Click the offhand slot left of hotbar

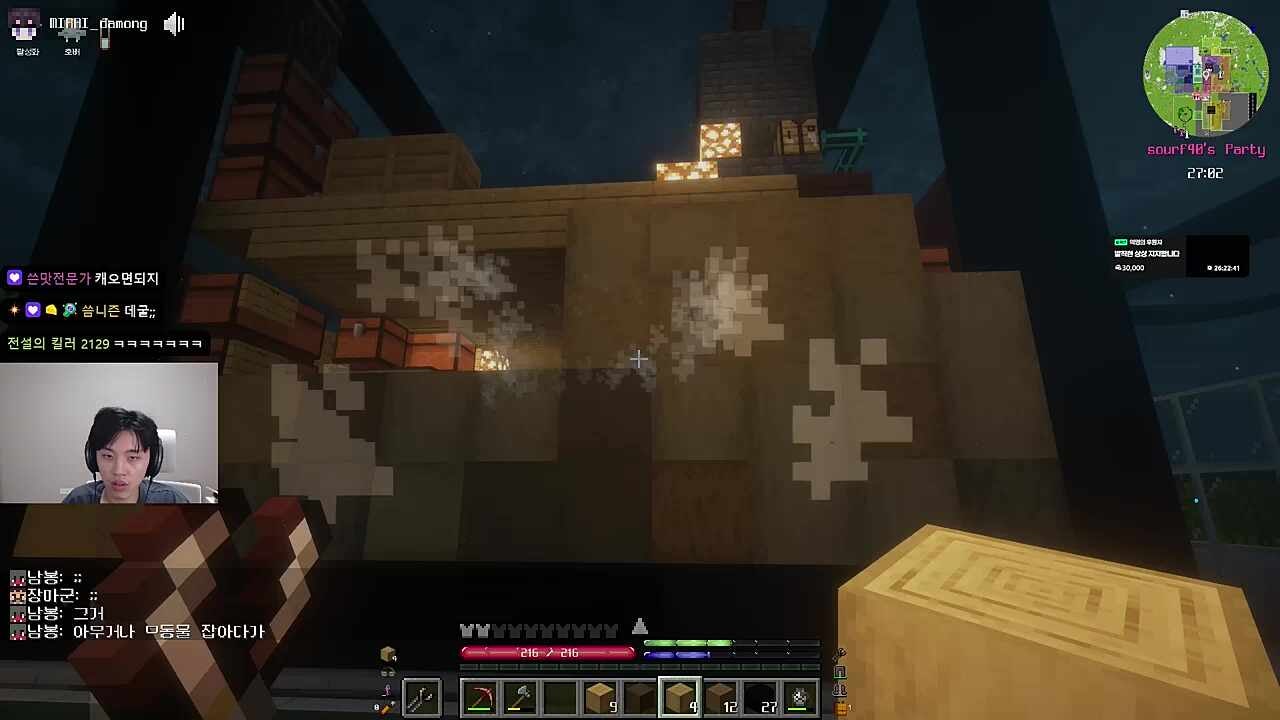[x=421, y=697]
